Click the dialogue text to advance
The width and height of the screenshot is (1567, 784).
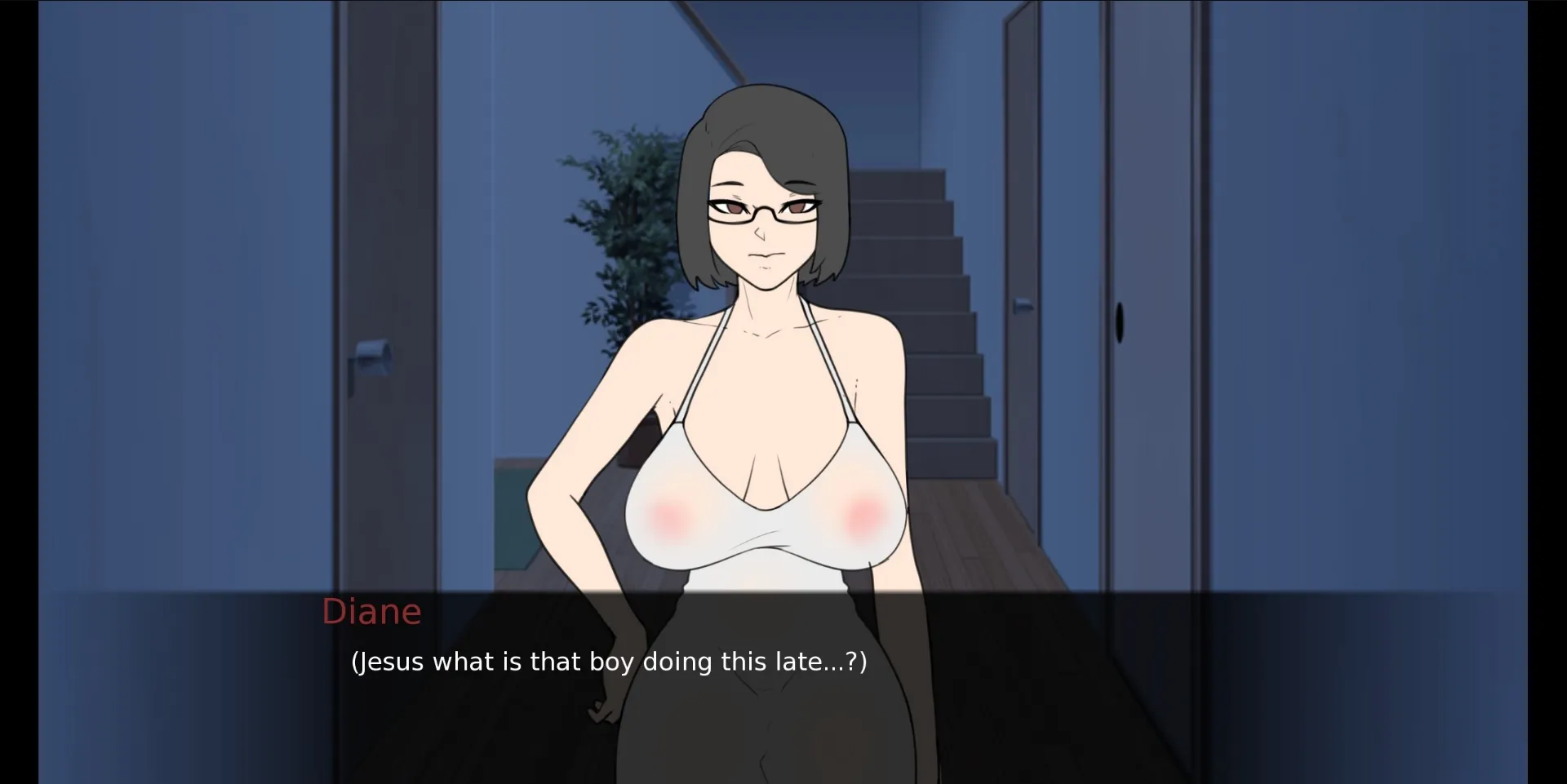point(608,662)
